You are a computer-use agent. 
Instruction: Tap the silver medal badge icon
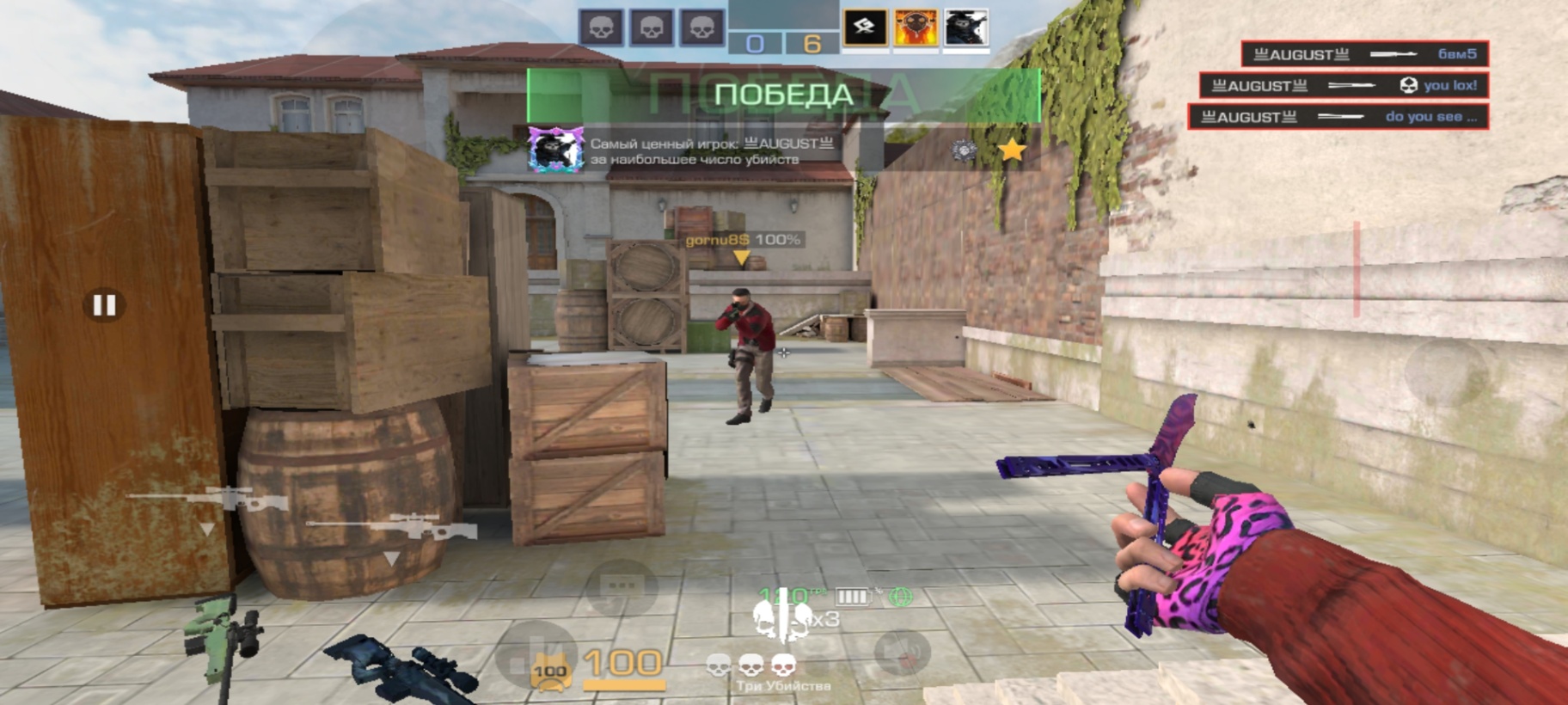coord(964,151)
